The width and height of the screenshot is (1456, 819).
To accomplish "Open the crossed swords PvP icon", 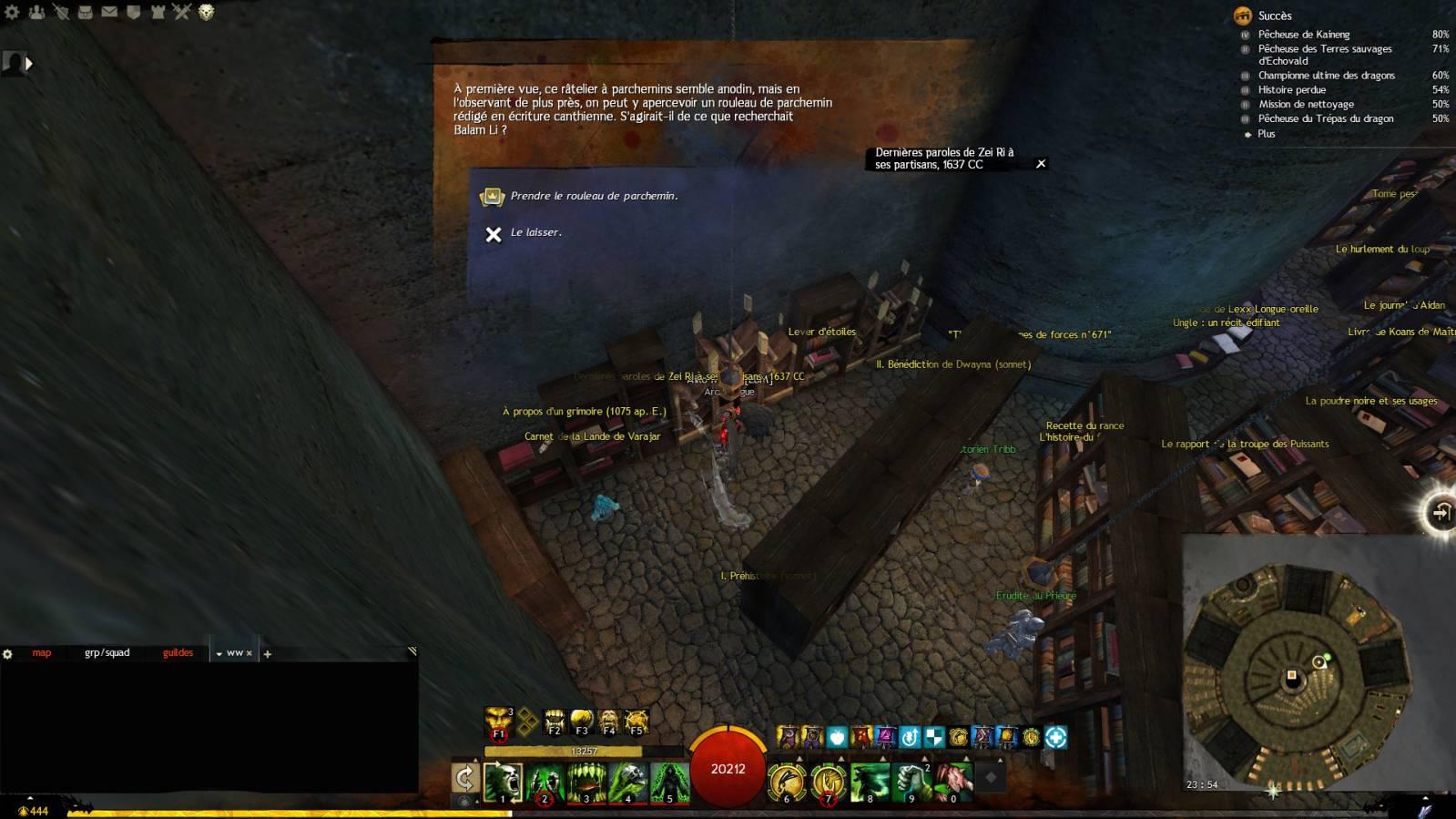I will tap(181, 12).
